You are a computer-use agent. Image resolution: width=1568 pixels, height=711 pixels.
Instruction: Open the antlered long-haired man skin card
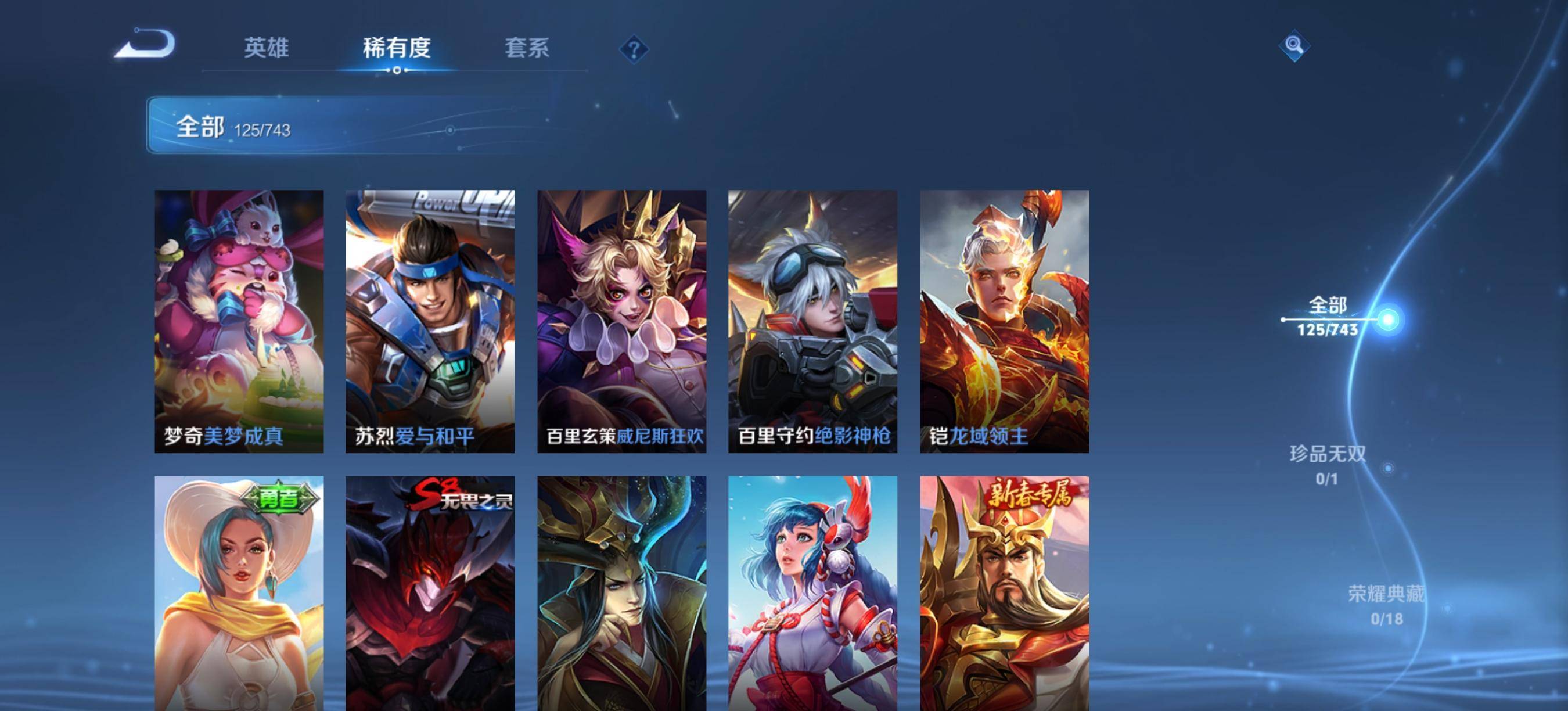tap(621, 594)
